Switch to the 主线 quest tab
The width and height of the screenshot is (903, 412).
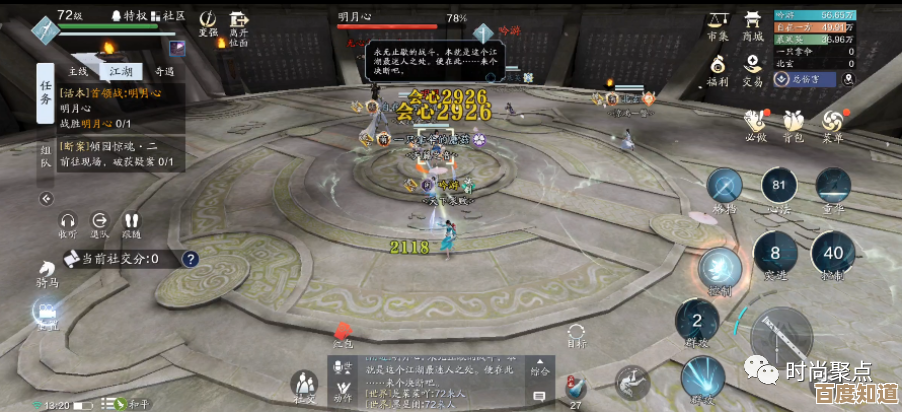[x=78, y=72]
